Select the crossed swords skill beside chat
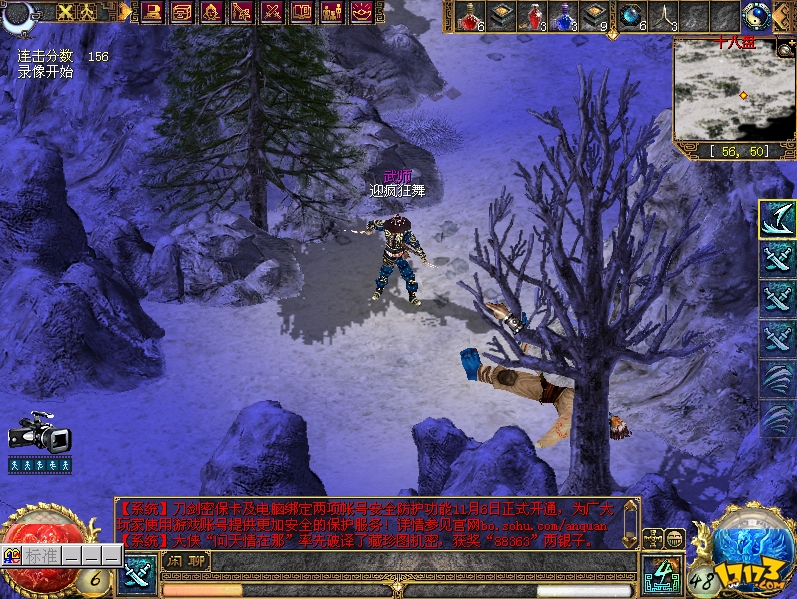This screenshot has width=797, height=599. tap(137, 575)
